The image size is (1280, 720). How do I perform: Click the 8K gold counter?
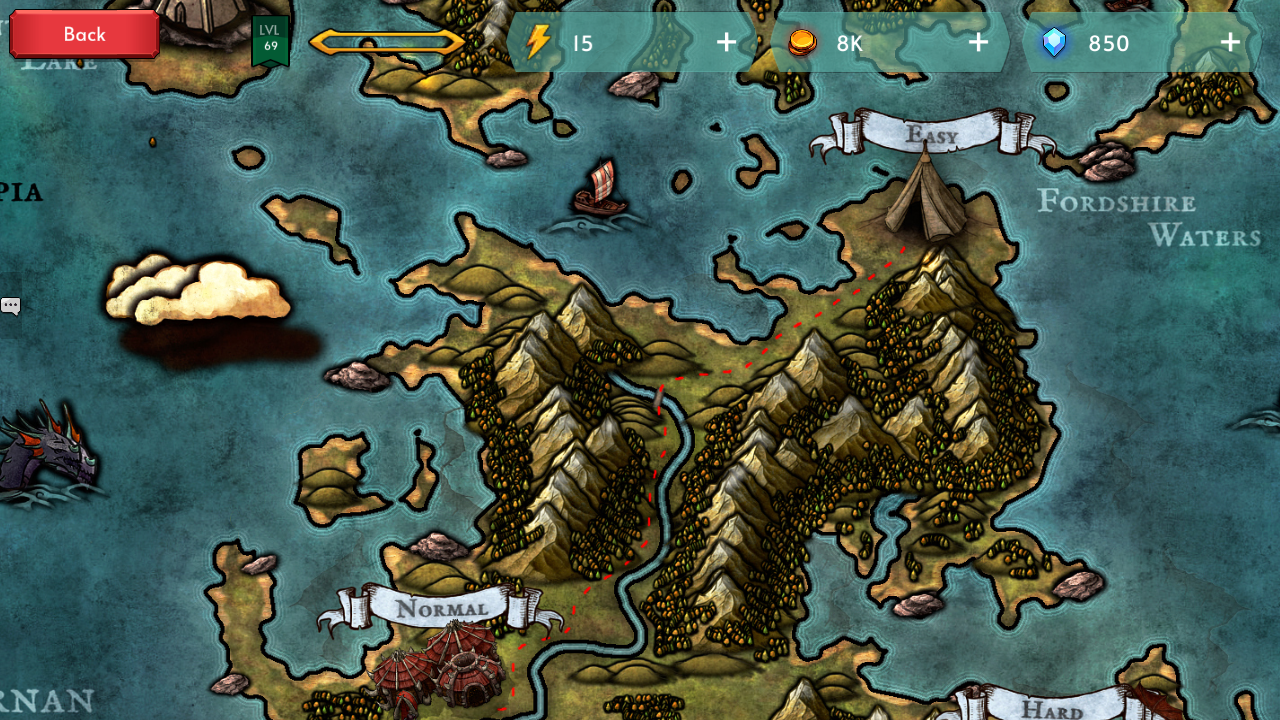(x=848, y=43)
